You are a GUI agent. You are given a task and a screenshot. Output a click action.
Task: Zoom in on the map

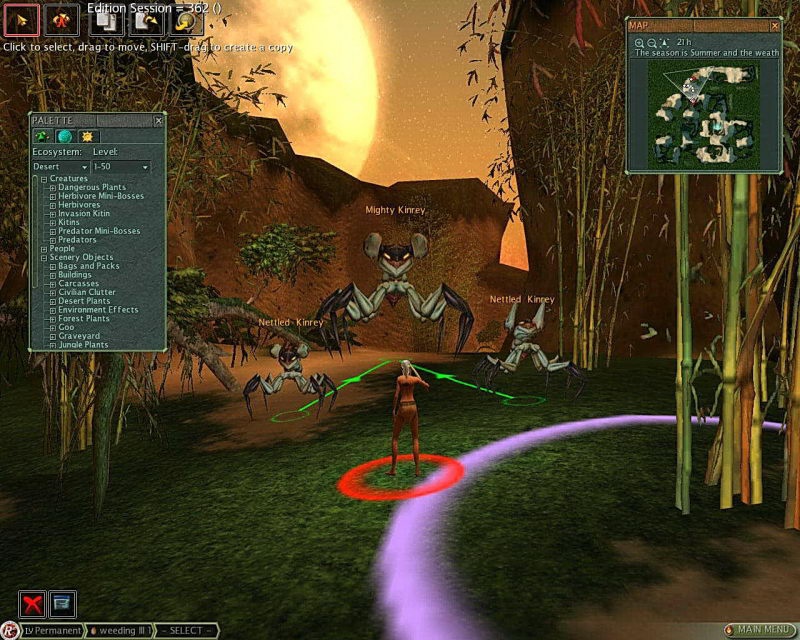click(639, 43)
